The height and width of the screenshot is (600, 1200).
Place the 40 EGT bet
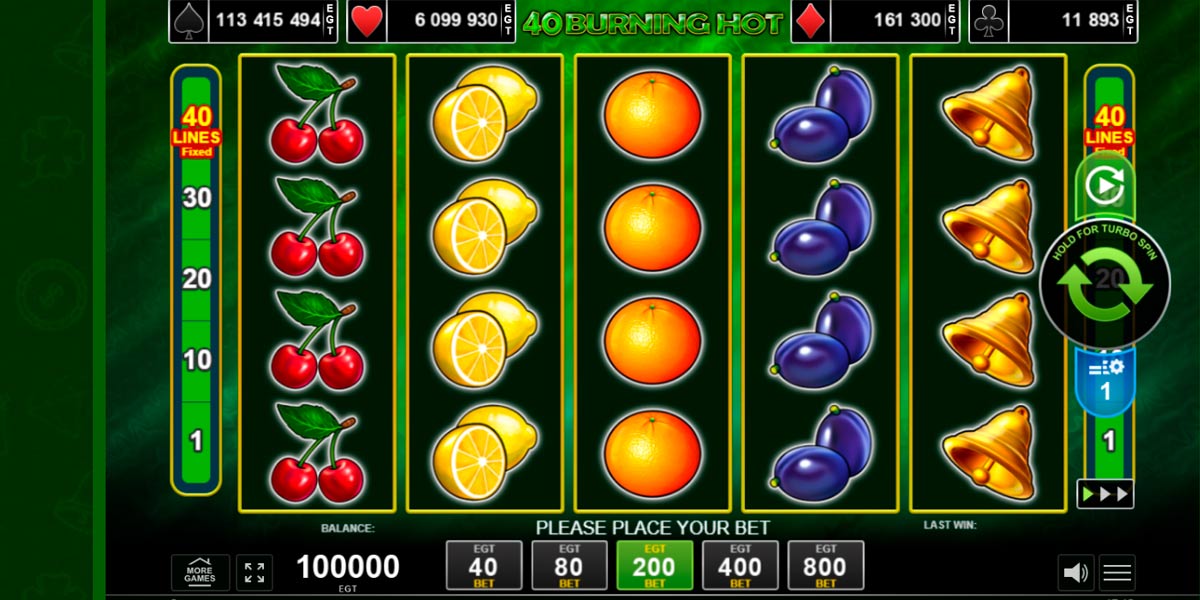coord(484,566)
